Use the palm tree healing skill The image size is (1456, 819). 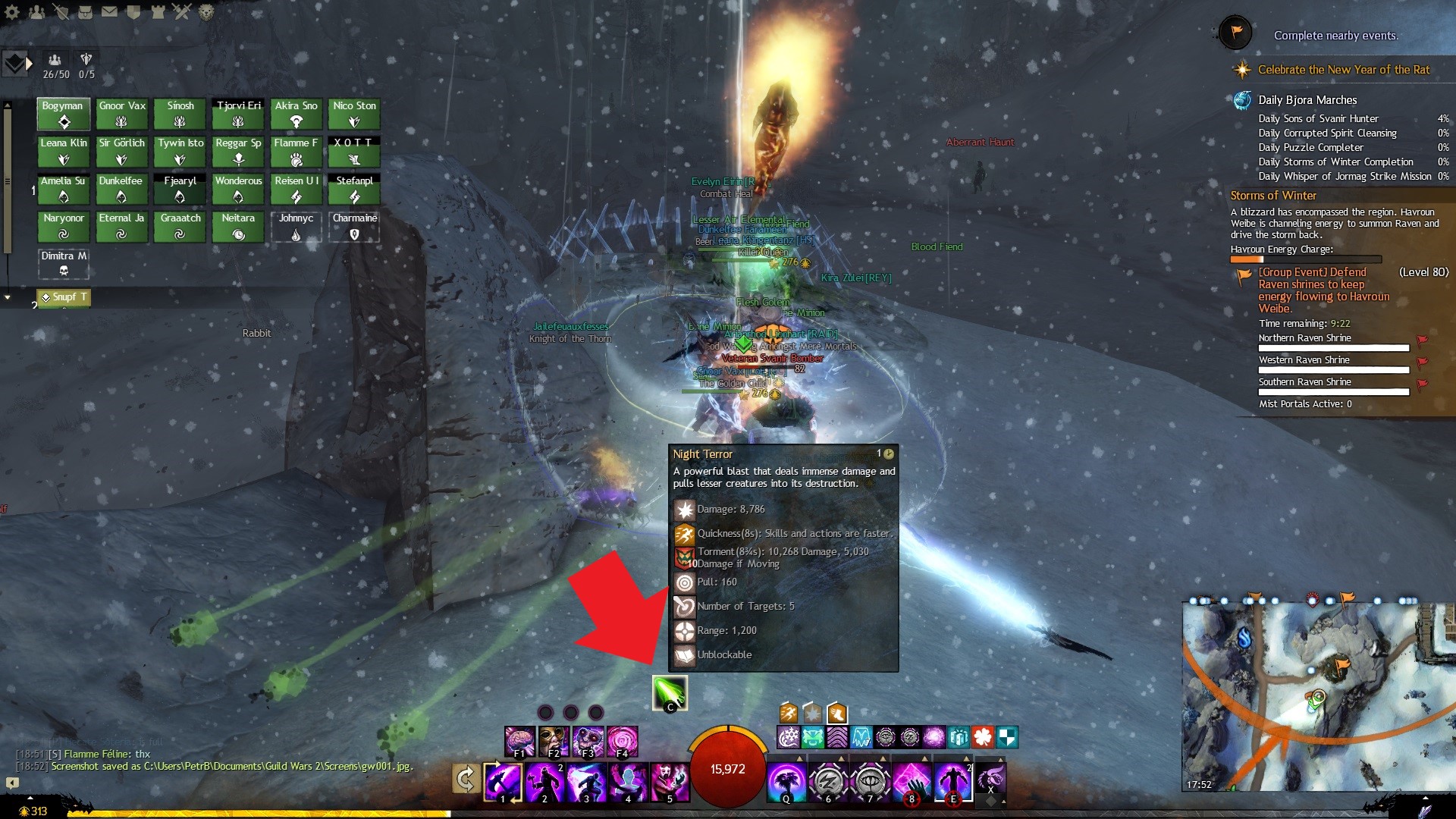pos(786,782)
